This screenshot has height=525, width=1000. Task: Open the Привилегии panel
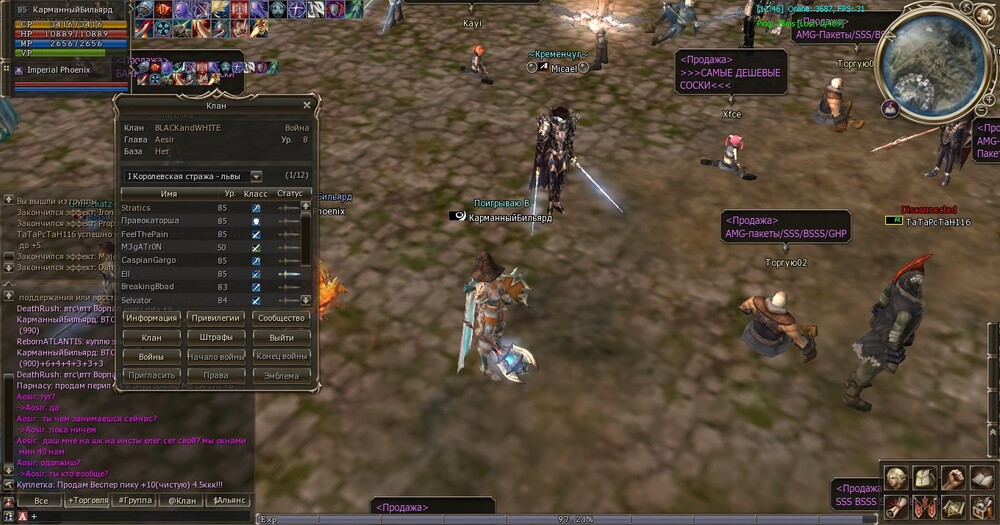[x=215, y=318]
